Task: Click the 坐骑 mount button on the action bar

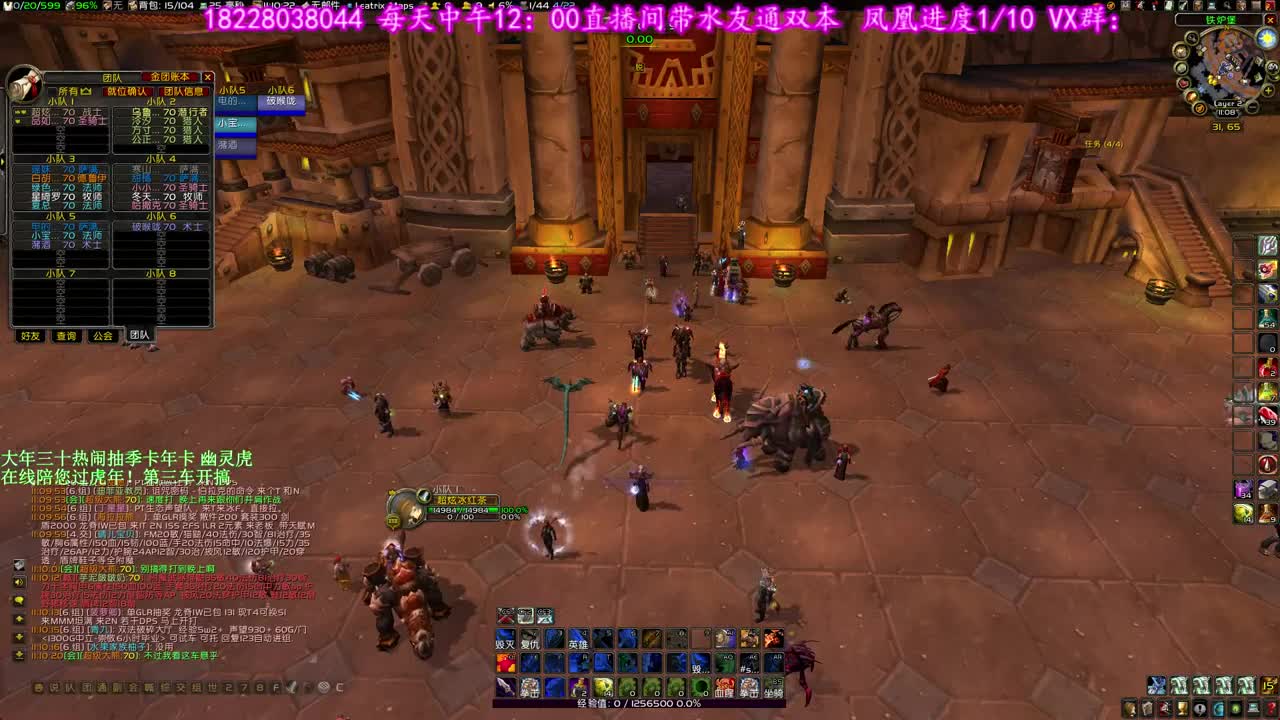Action: [774, 688]
